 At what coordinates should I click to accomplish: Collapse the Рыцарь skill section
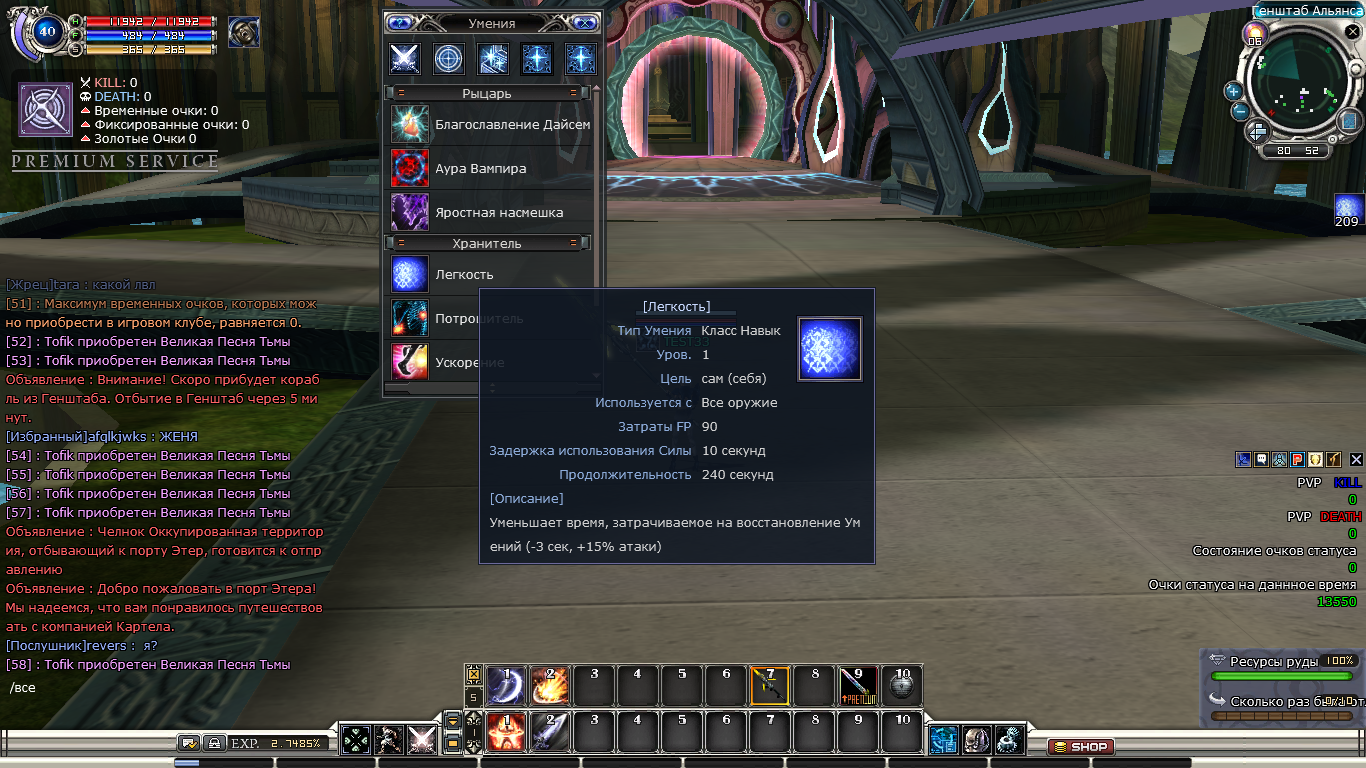point(400,93)
